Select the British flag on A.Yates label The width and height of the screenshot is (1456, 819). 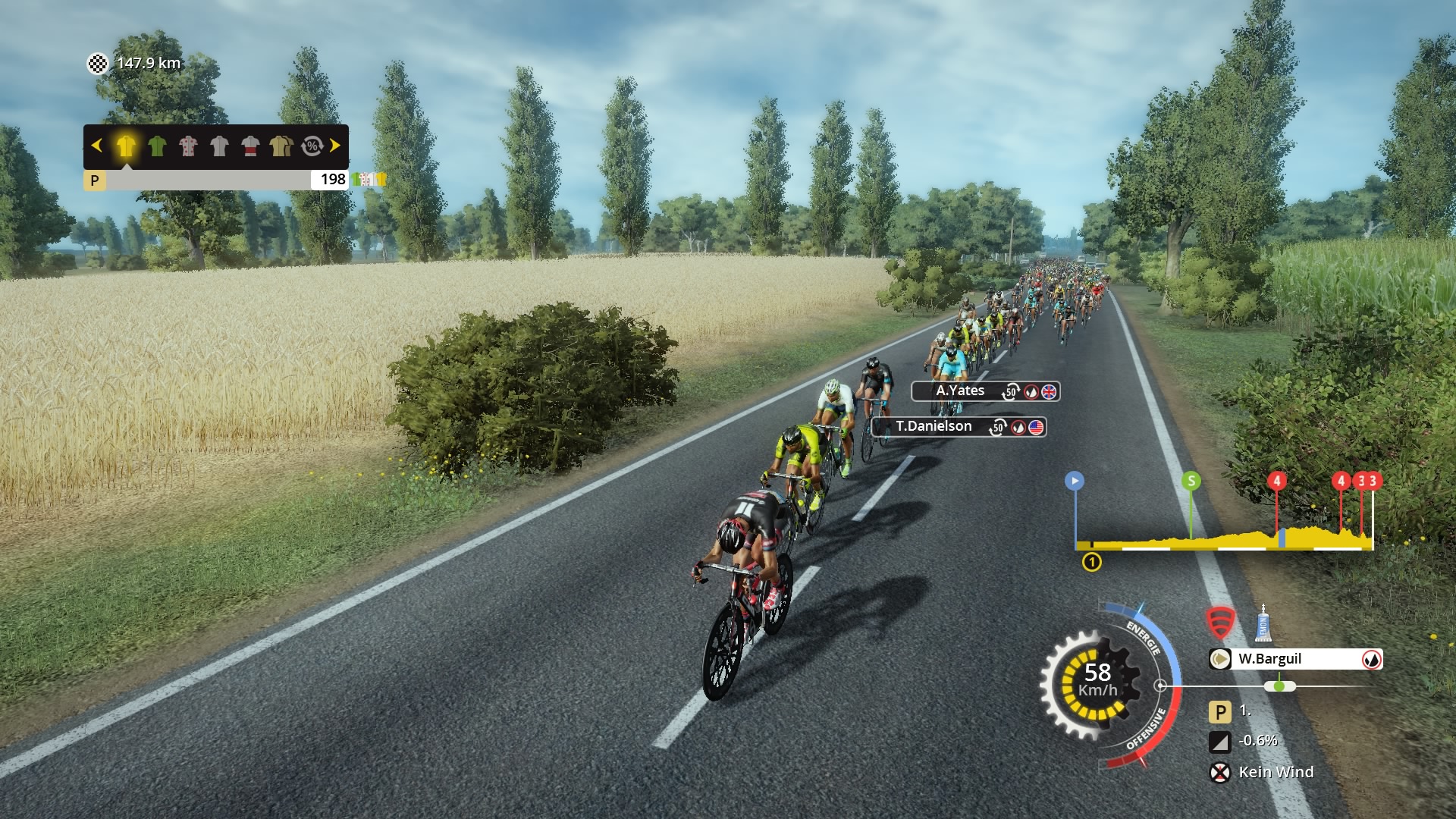point(1050,391)
